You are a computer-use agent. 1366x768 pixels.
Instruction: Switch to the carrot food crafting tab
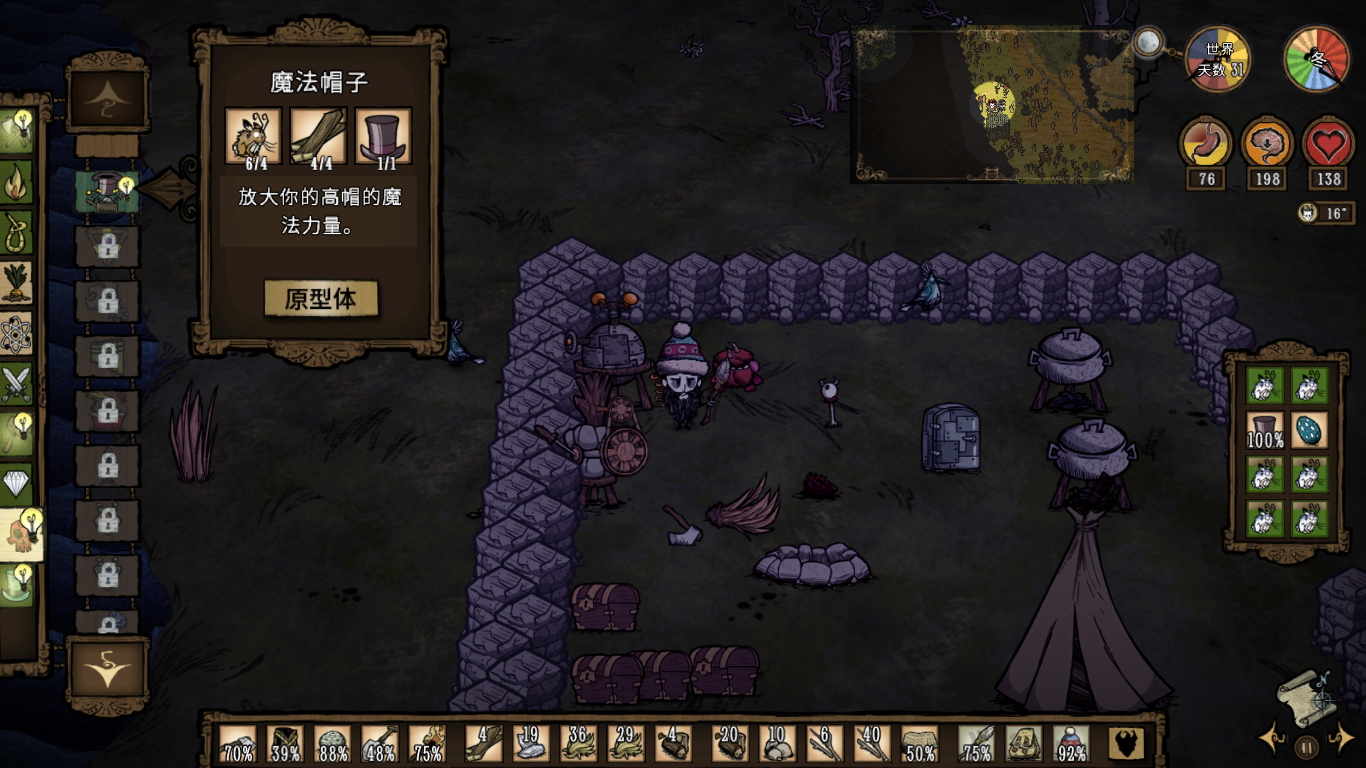(x=17, y=283)
